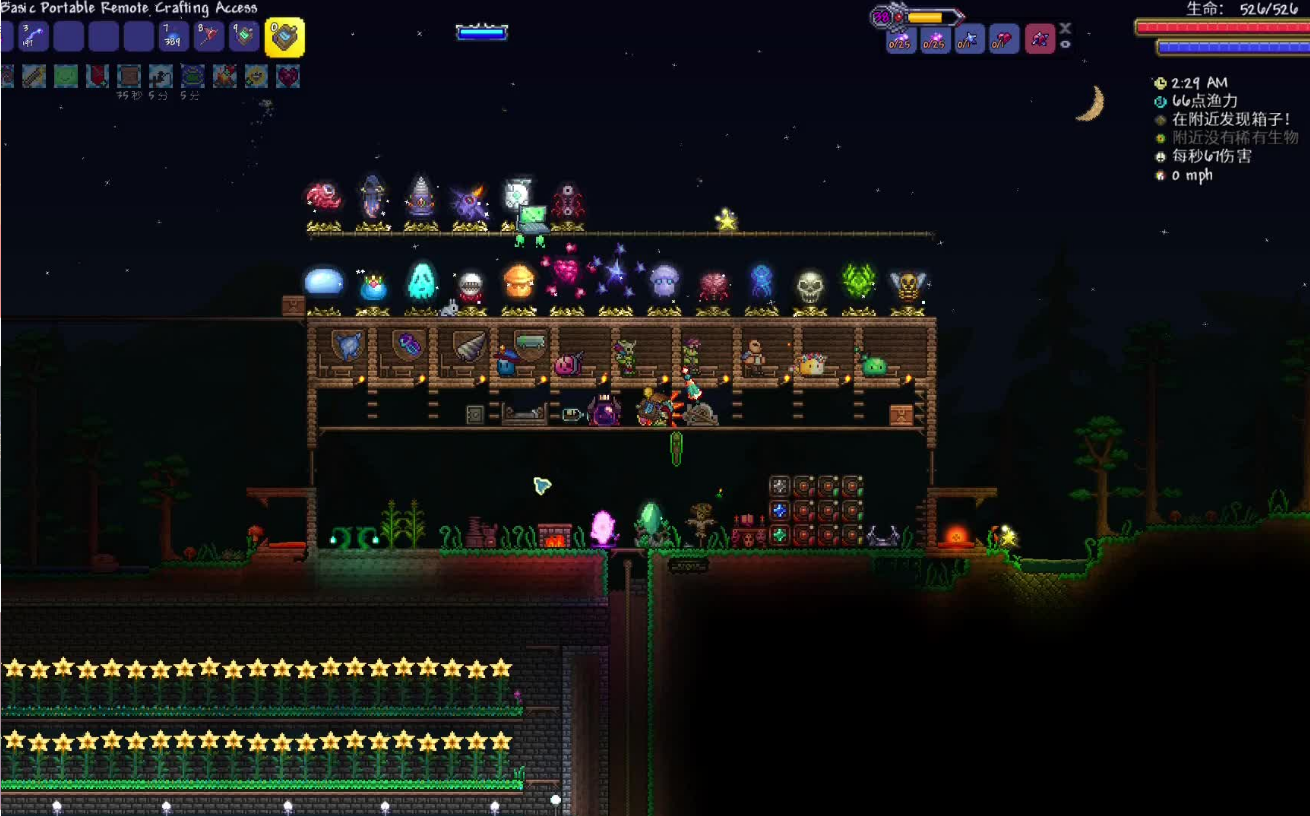Viewport: 1310px width, 816px height.
Task: Click the fishing power info icon
Action: (1160, 101)
